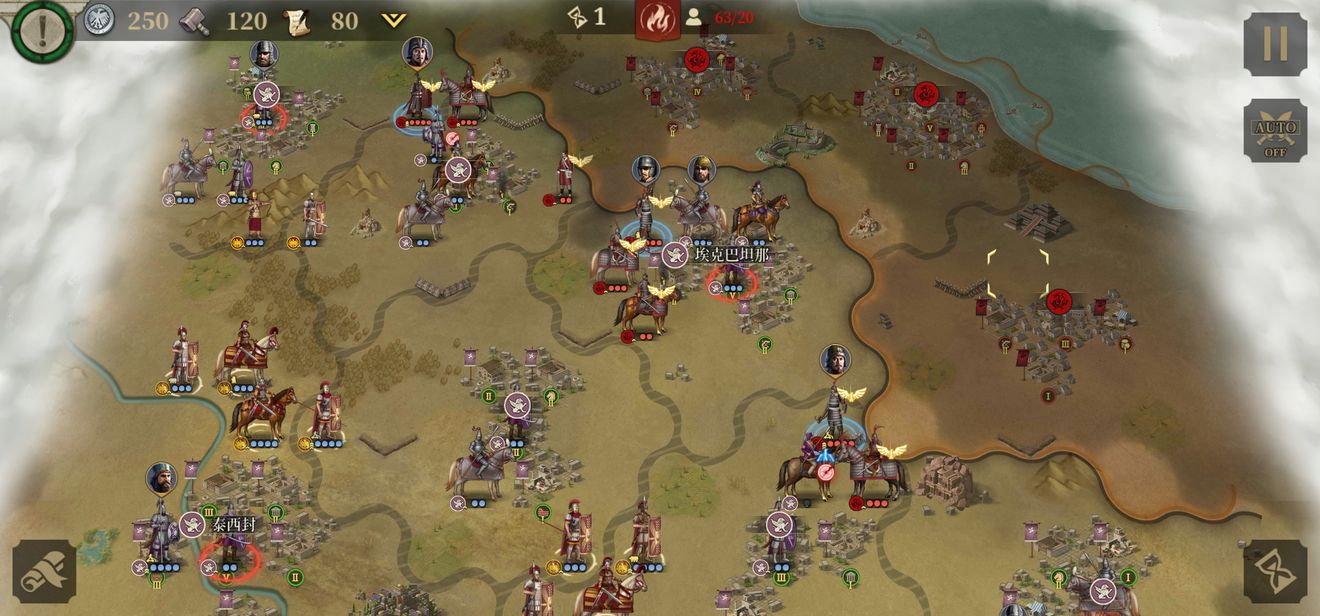The height and width of the screenshot is (616, 1320).
Task: Select the city labeled 埃克巴坦那
Action: [x=731, y=255]
